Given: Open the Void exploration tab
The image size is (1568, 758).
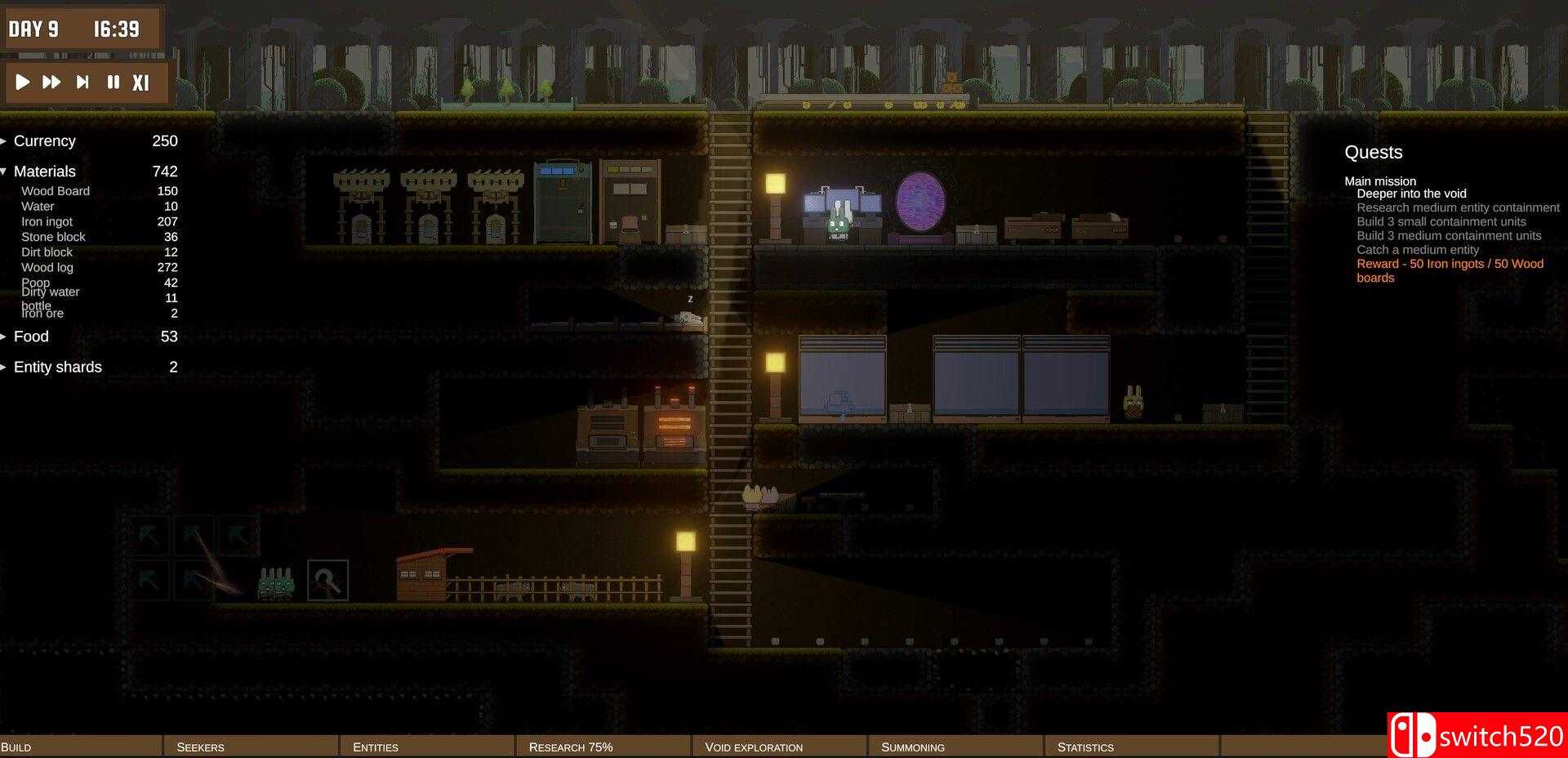Looking at the screenshot, I should [778, 746].
